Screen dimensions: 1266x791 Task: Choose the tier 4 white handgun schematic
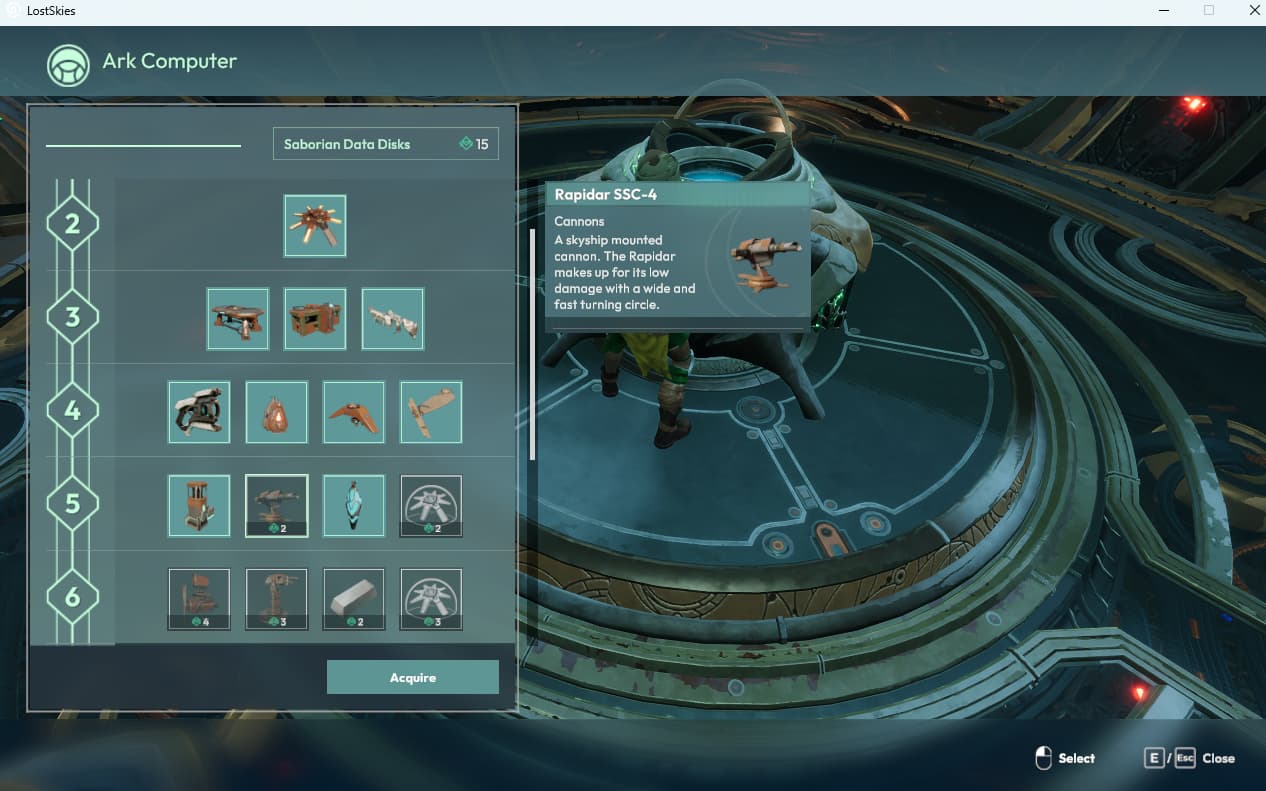point(199,411)
